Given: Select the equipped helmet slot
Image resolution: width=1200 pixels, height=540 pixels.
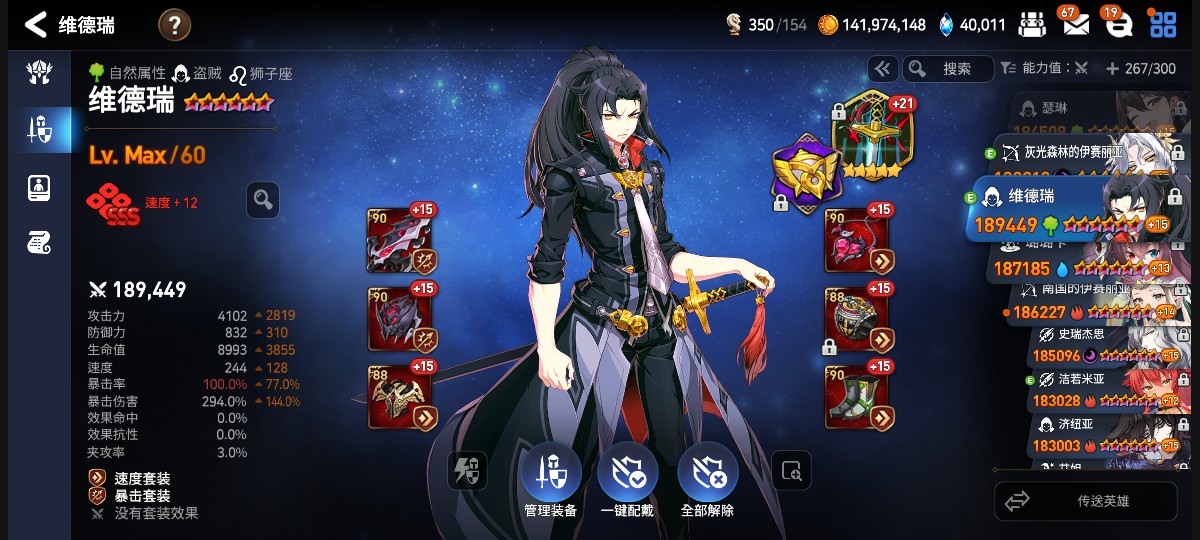Looking at the screenshot, I should pos(400,319).
